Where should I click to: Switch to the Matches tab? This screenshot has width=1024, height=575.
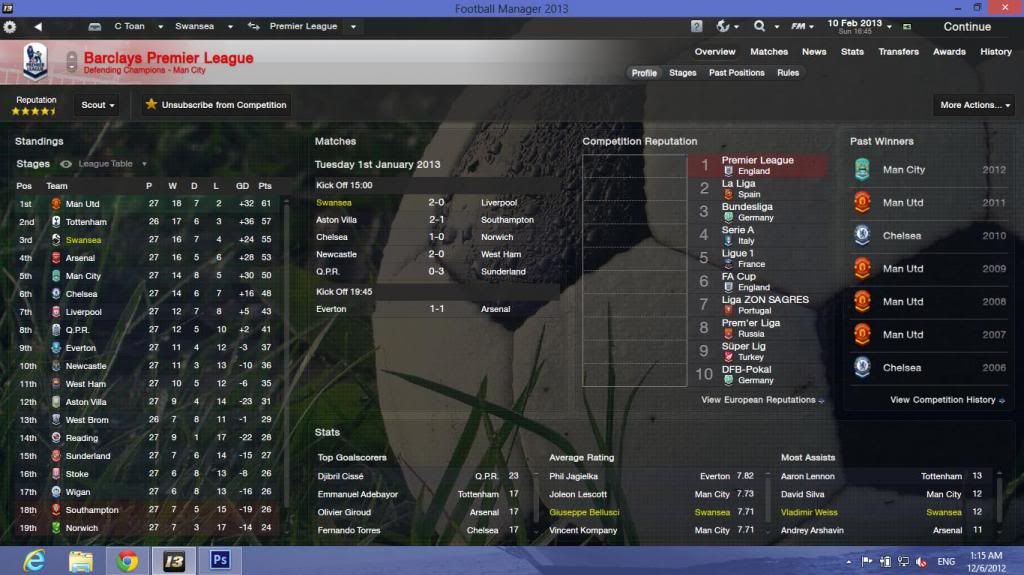pyautogui.click(x=769, y=52)
